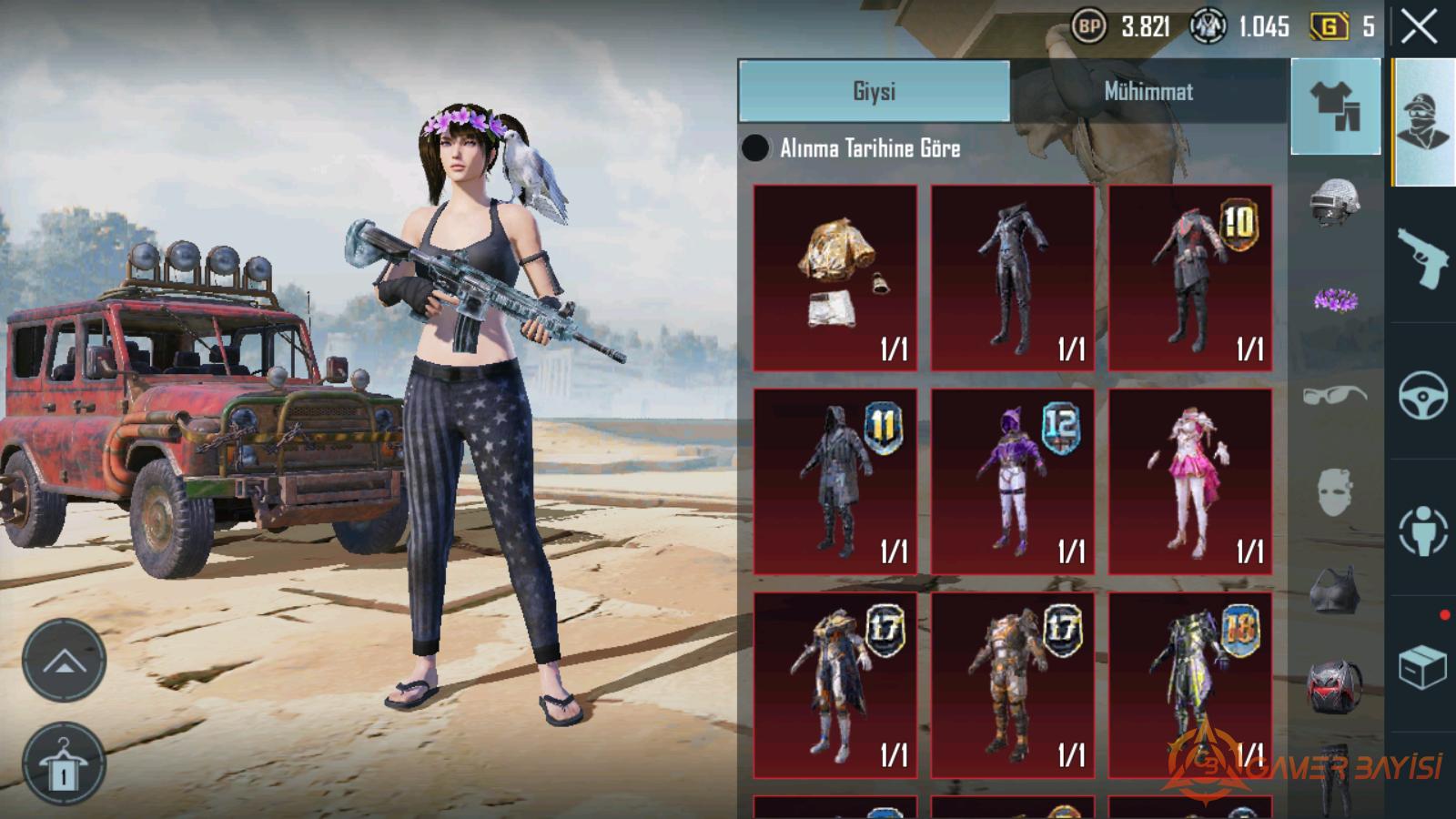Open the wardrobe hanger preset button
This screenshot has width=1456, height=819.
[x=64, y=764]
